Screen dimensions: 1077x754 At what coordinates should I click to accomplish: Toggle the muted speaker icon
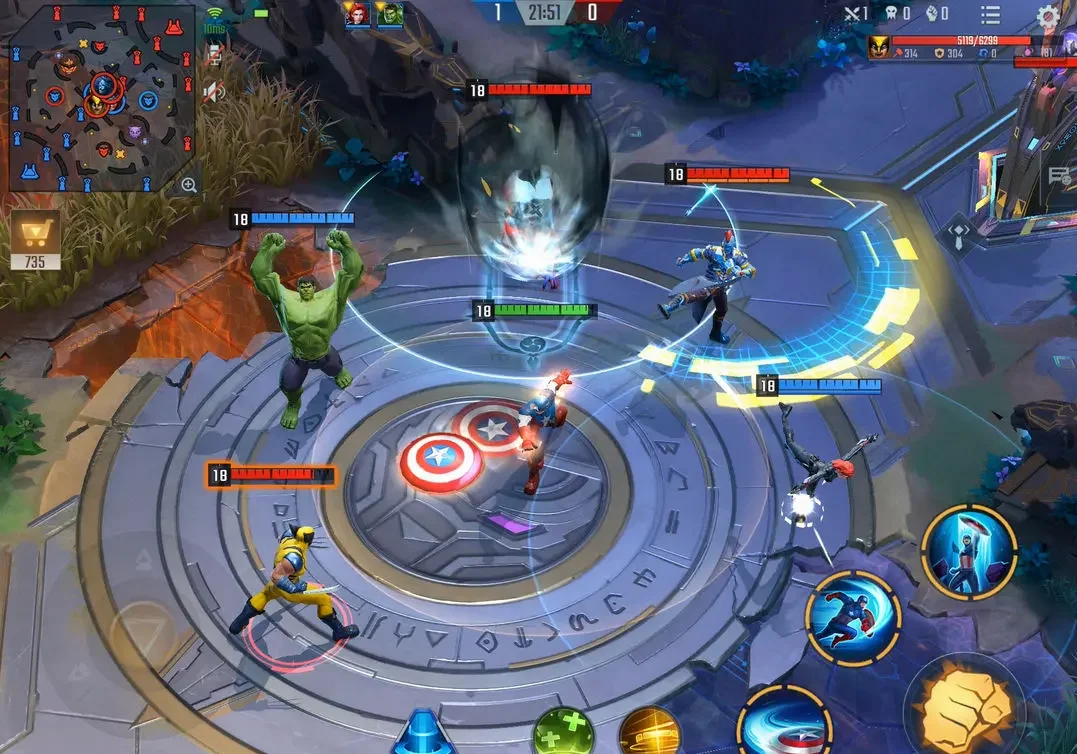(213, 92)
